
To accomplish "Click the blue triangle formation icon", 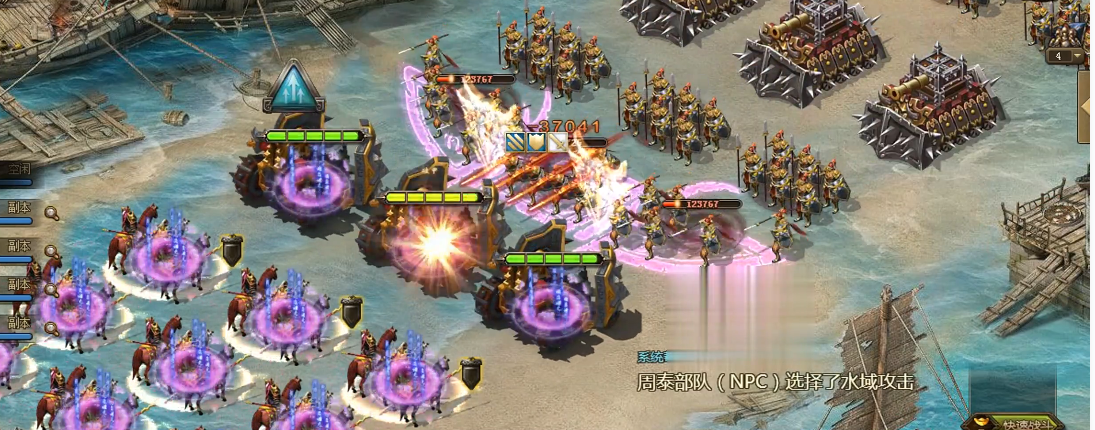I will [294, 88].
